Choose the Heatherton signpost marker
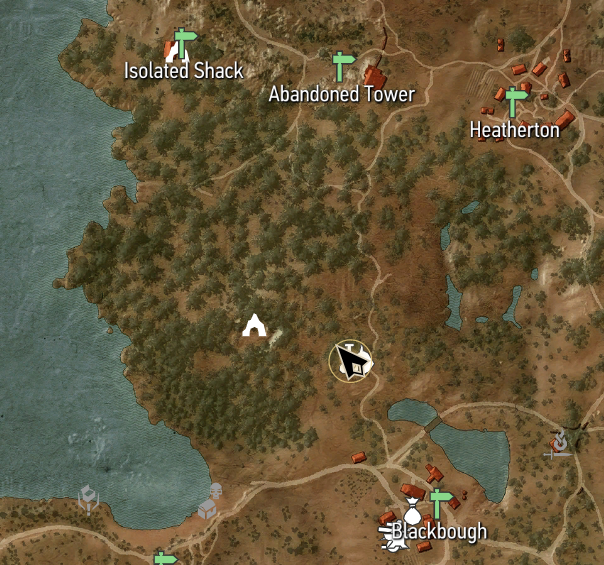The height and width of the screenshot is (565, 604). click(x=516, y=102)
